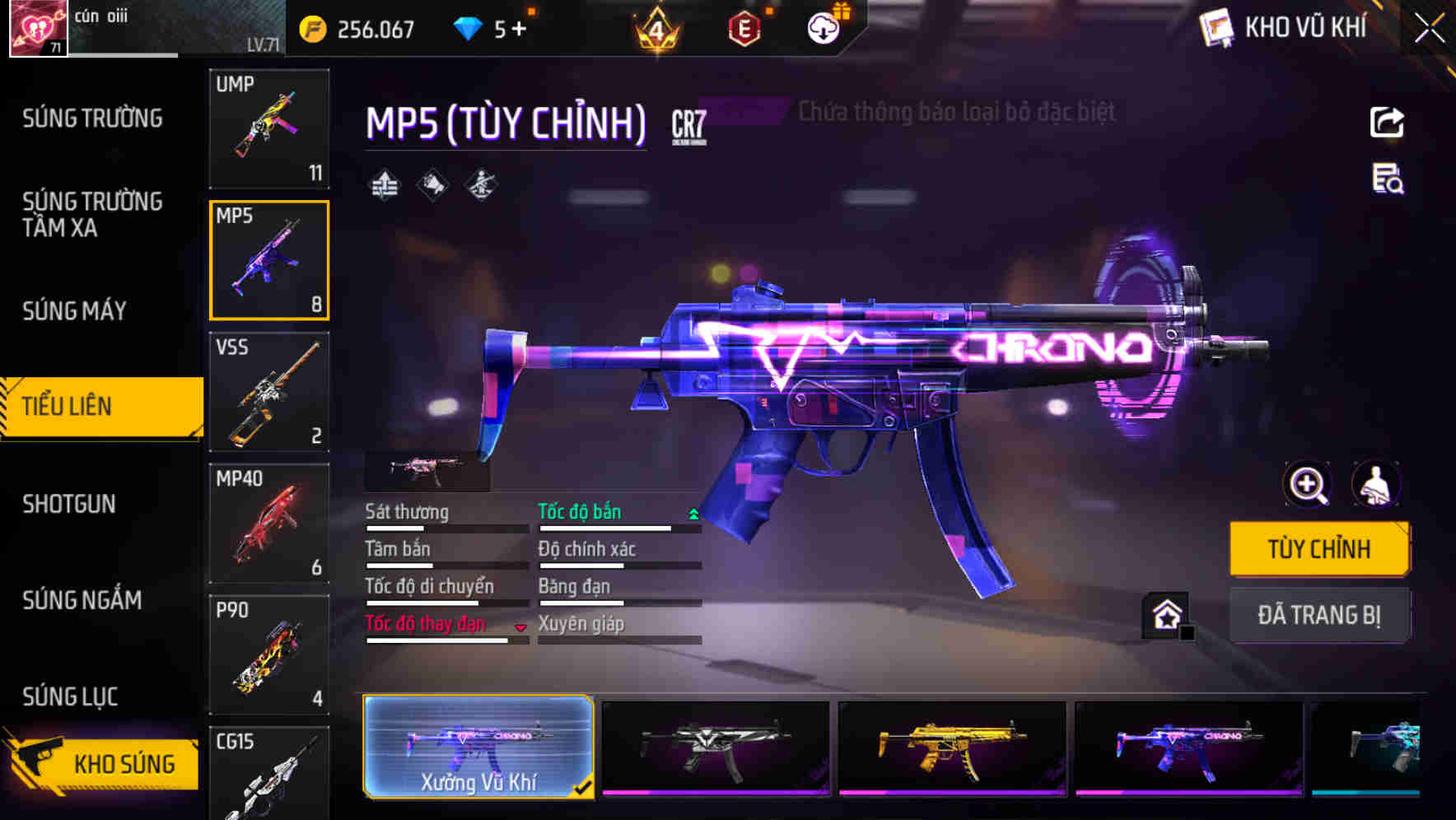Viewport: 1456px width, 820px height.
Task: Click the green upgrade-arrow badge under MP5 title
Action: tap(384, 184)
